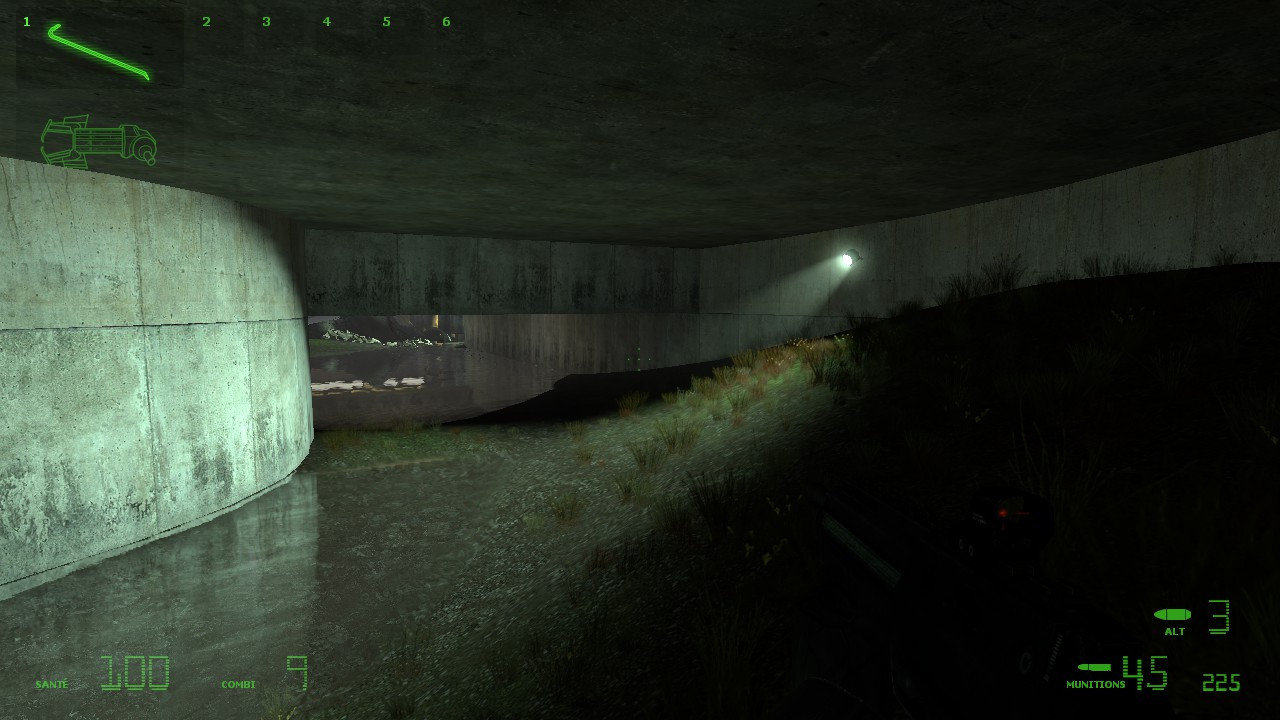1280x720 pixels.
Task: Click the SANTÉ health indicator icon area
Action: click(x=53, y=683)
